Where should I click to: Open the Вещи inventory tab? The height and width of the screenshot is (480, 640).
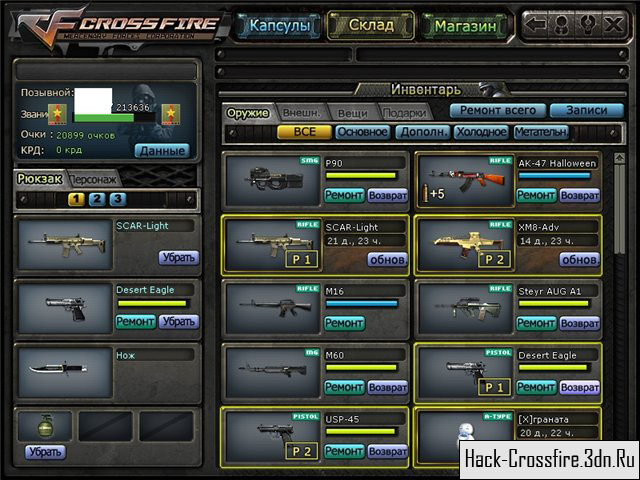352,112
